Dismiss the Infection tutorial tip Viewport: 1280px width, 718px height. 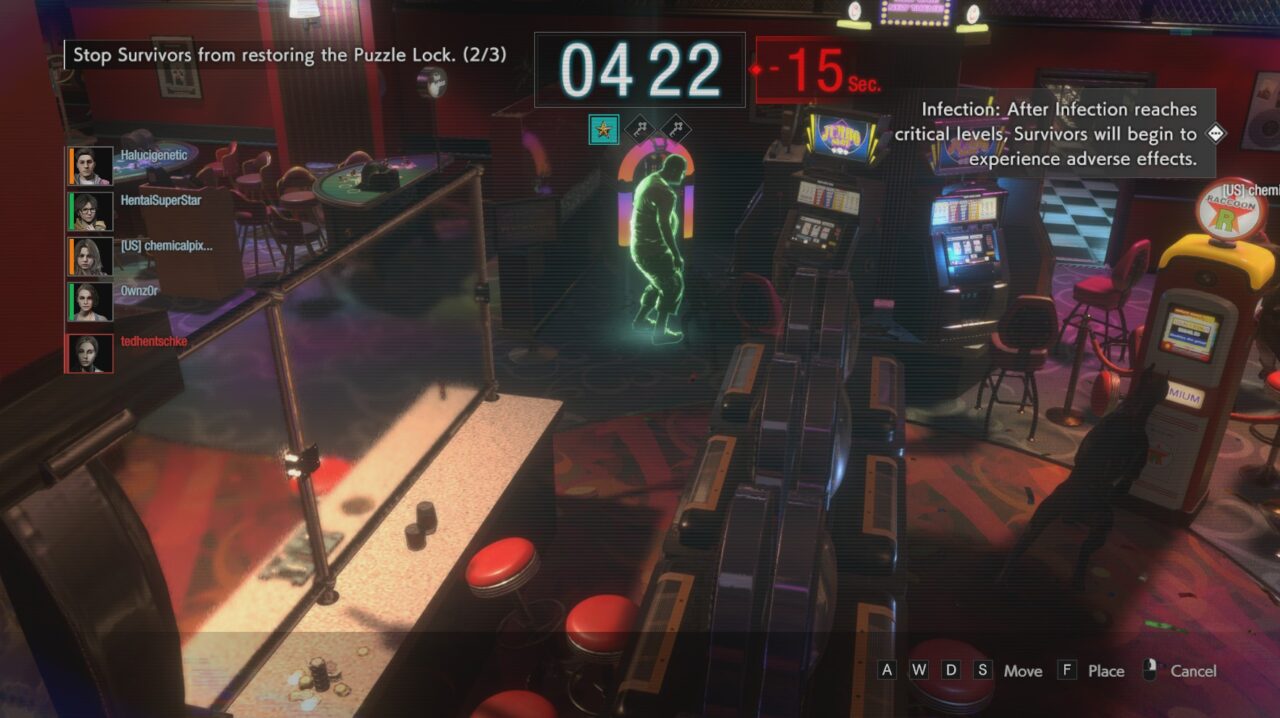pyautogui.click(x=1216, y=133)
